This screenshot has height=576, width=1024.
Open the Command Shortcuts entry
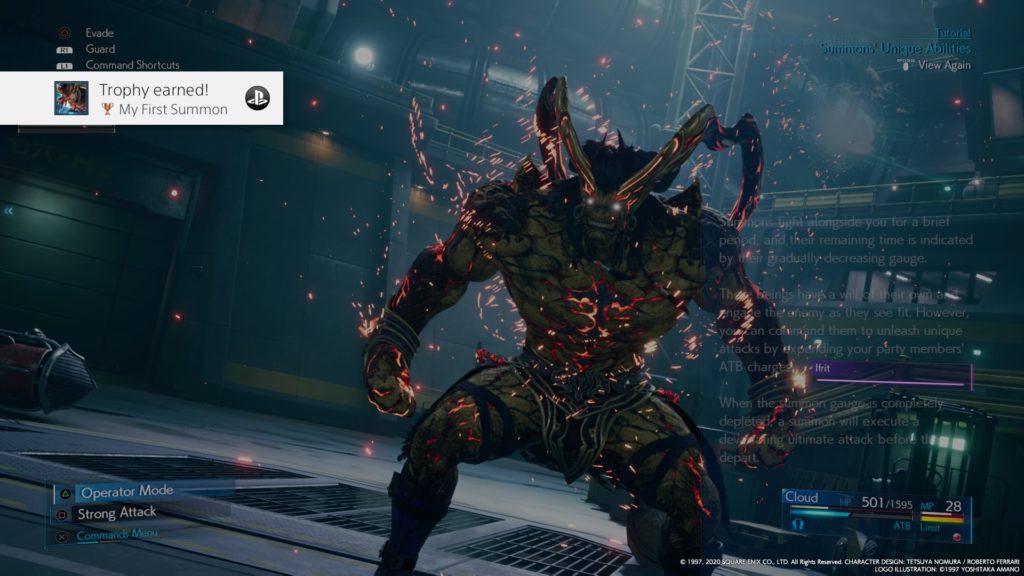pyautogui.click(x=130, y=65)
